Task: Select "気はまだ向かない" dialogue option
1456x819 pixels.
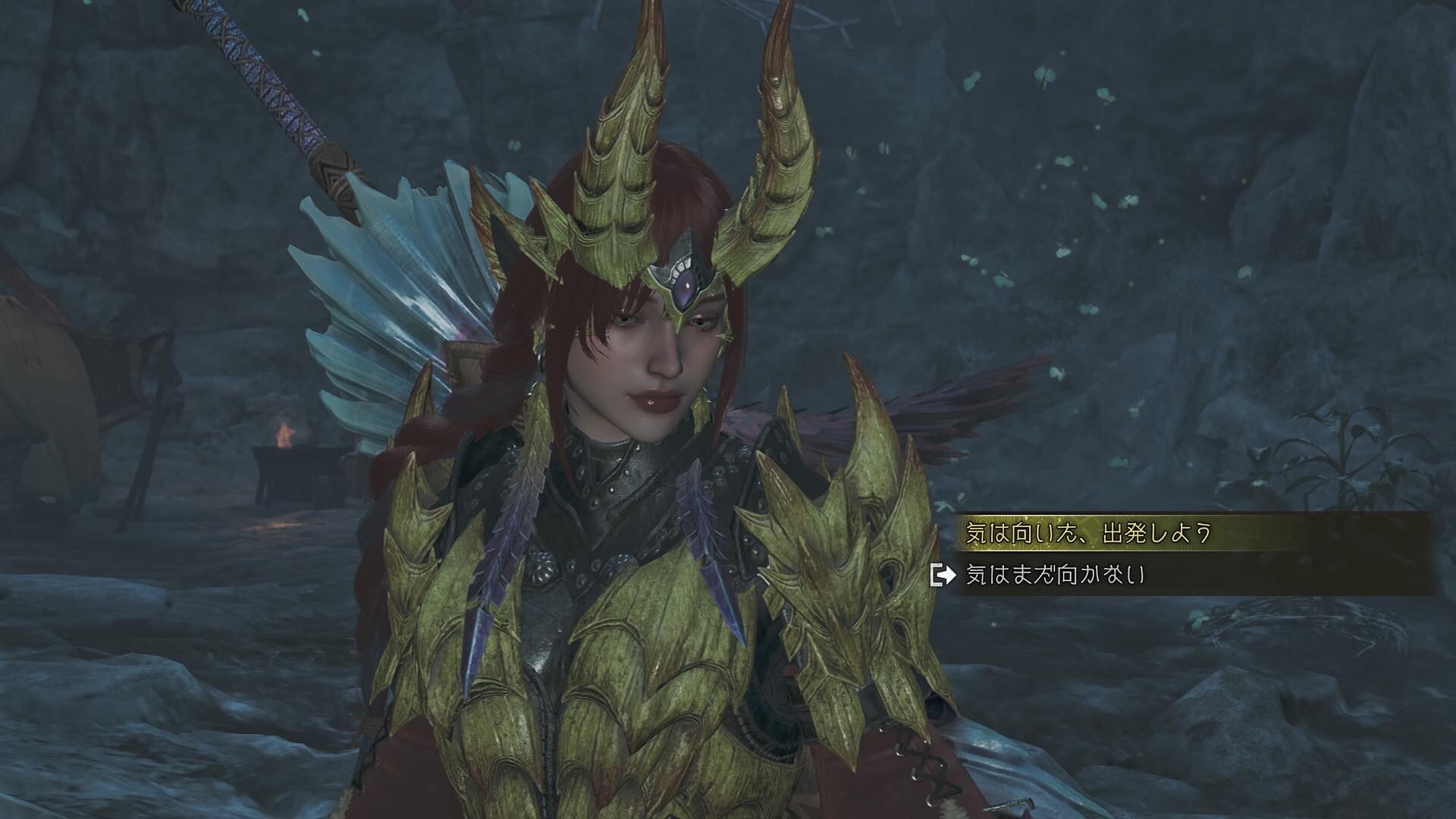Action: tap(1055, 576)
